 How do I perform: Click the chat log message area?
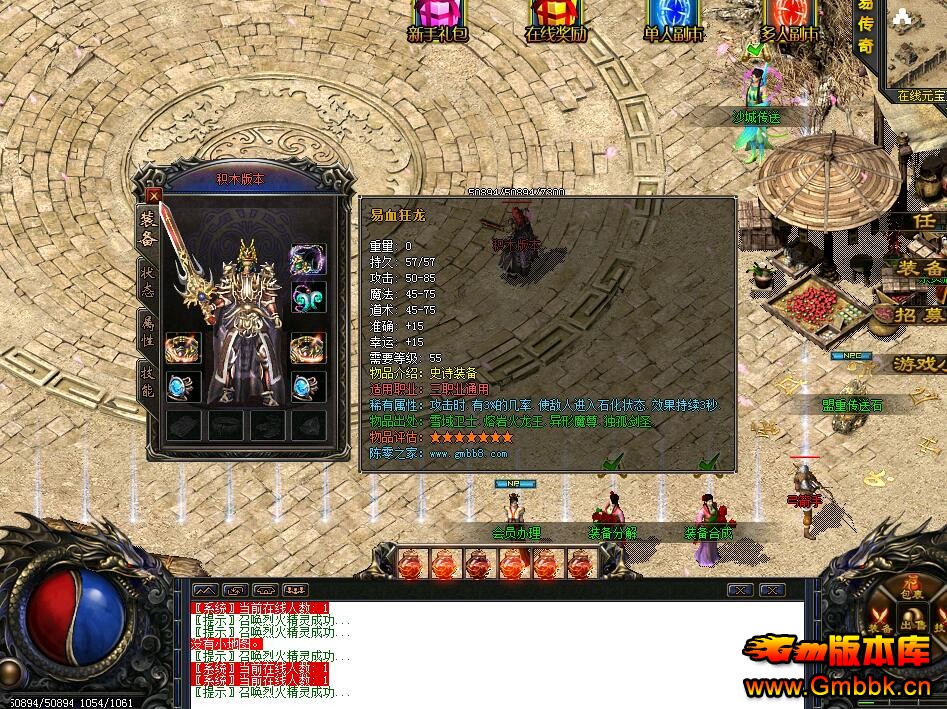(x=480, y=650)
